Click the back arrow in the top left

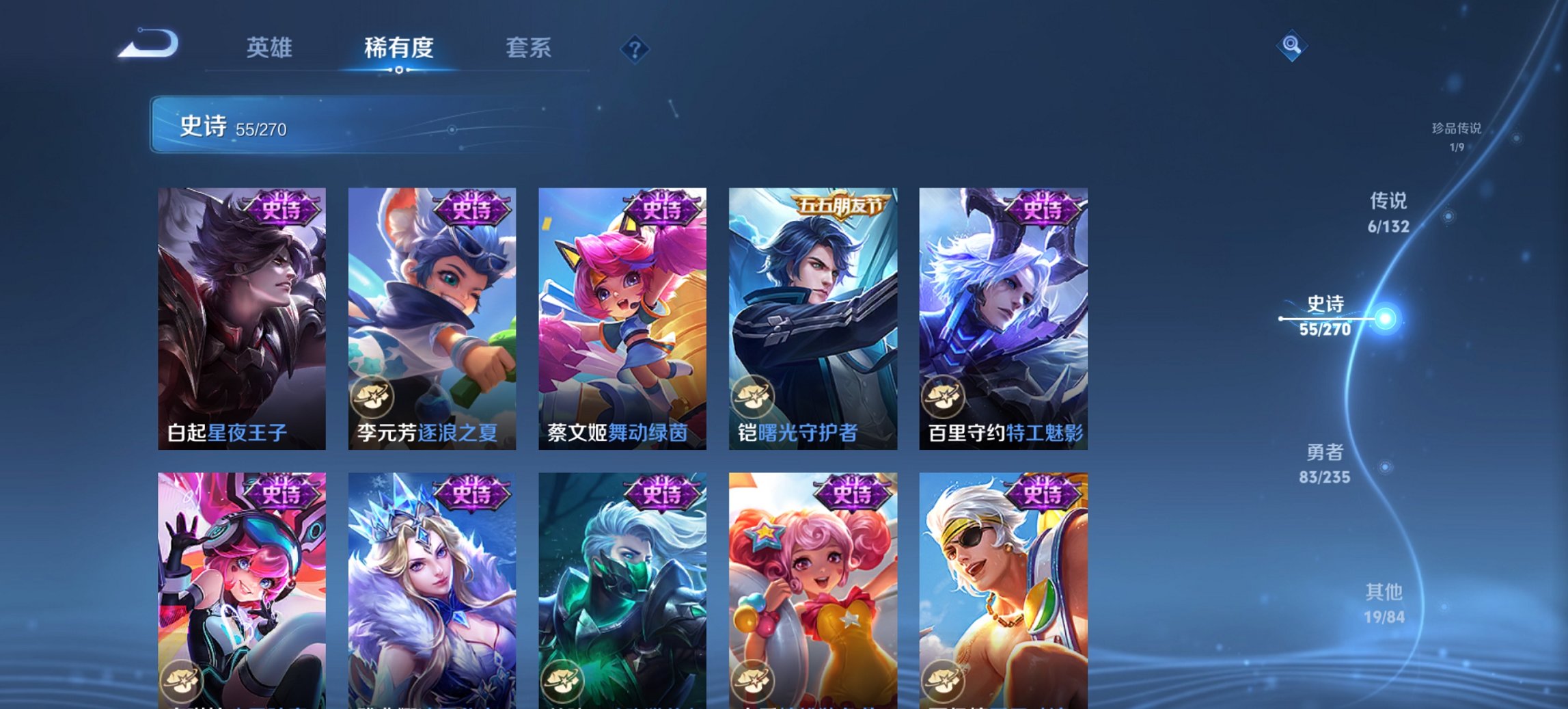[x=147, y=44]
